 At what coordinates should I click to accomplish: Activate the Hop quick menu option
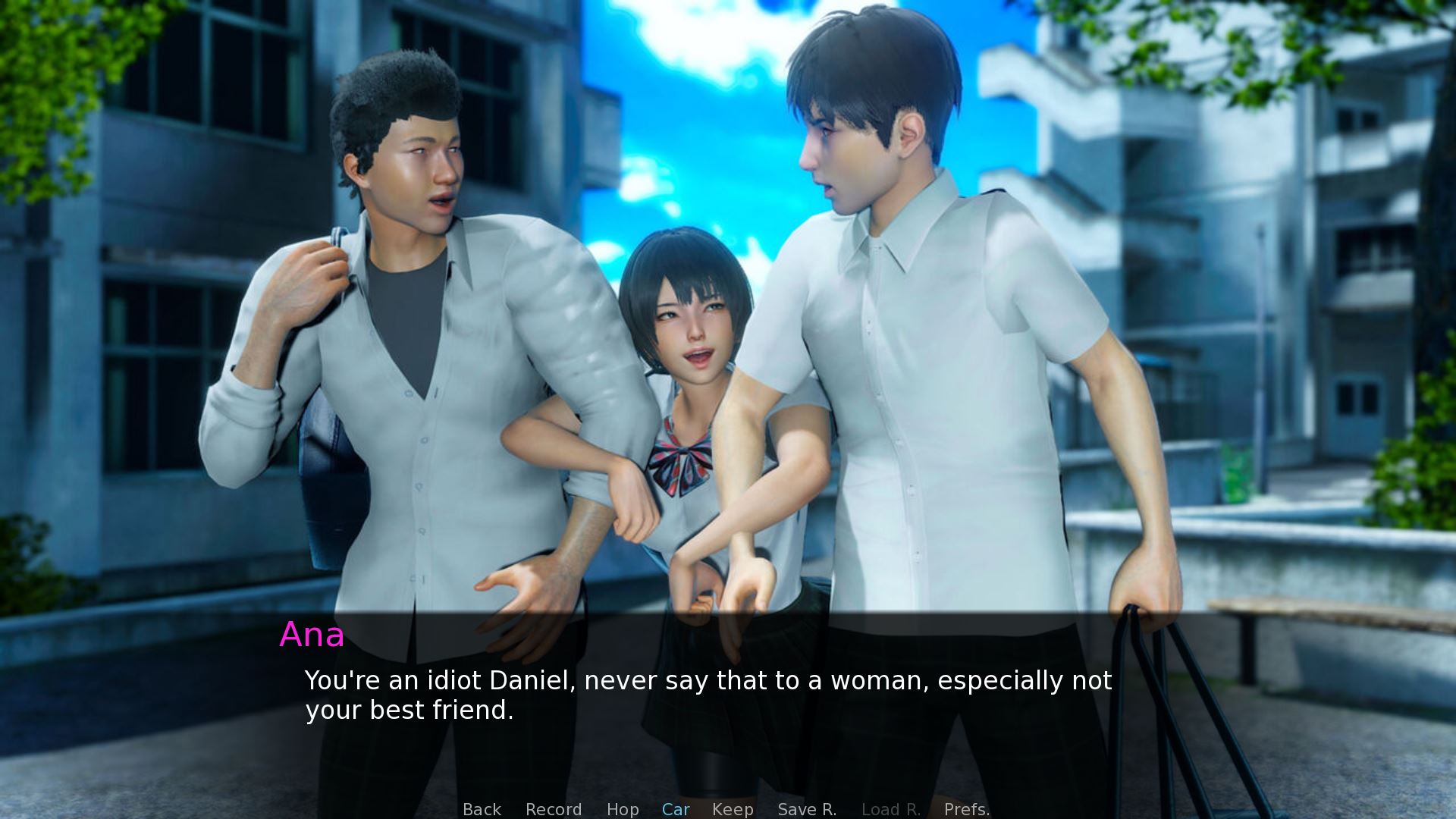(x=623, y=809)
